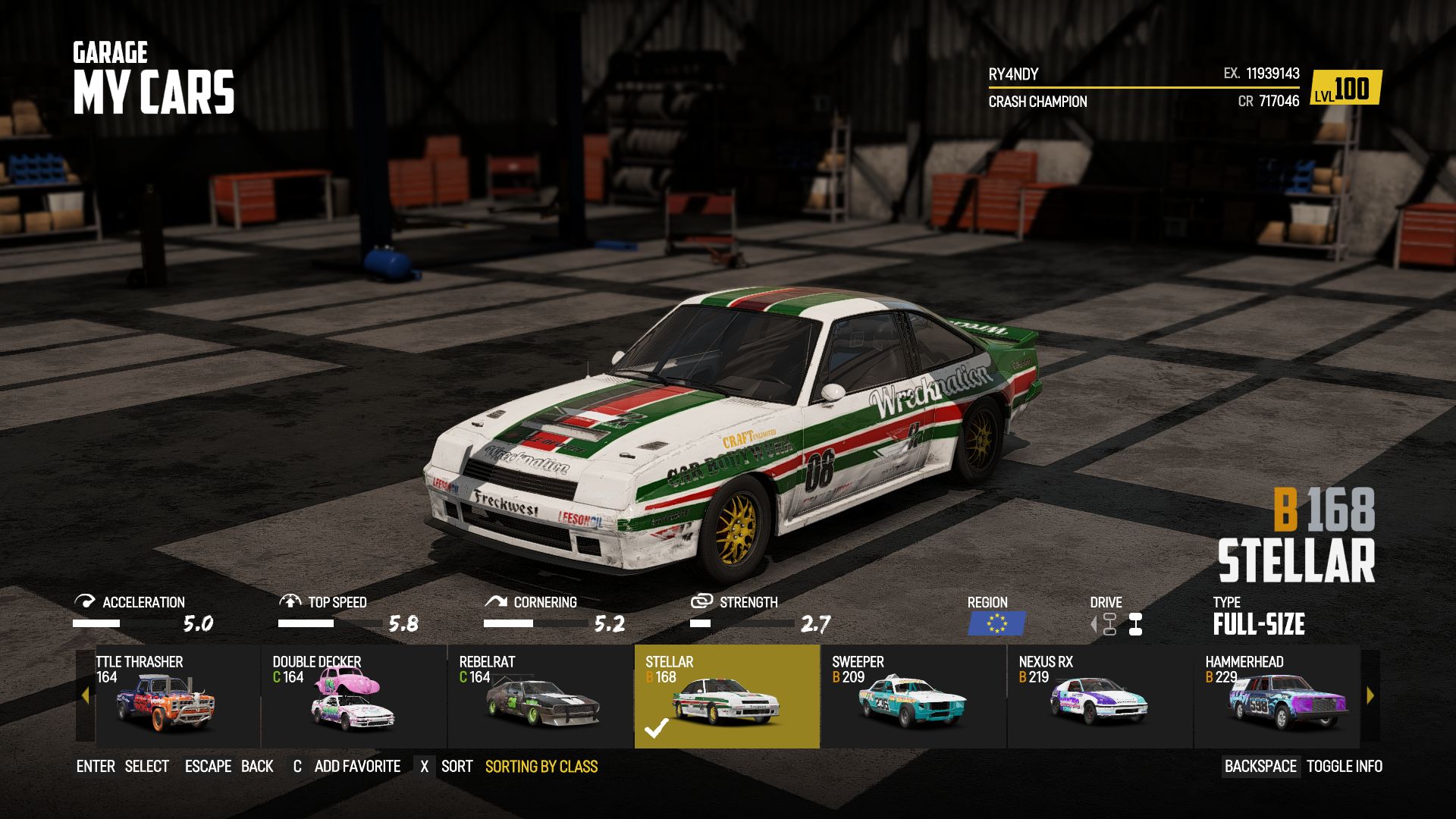Click the Cornering stat icon

[x=497, y=602]
